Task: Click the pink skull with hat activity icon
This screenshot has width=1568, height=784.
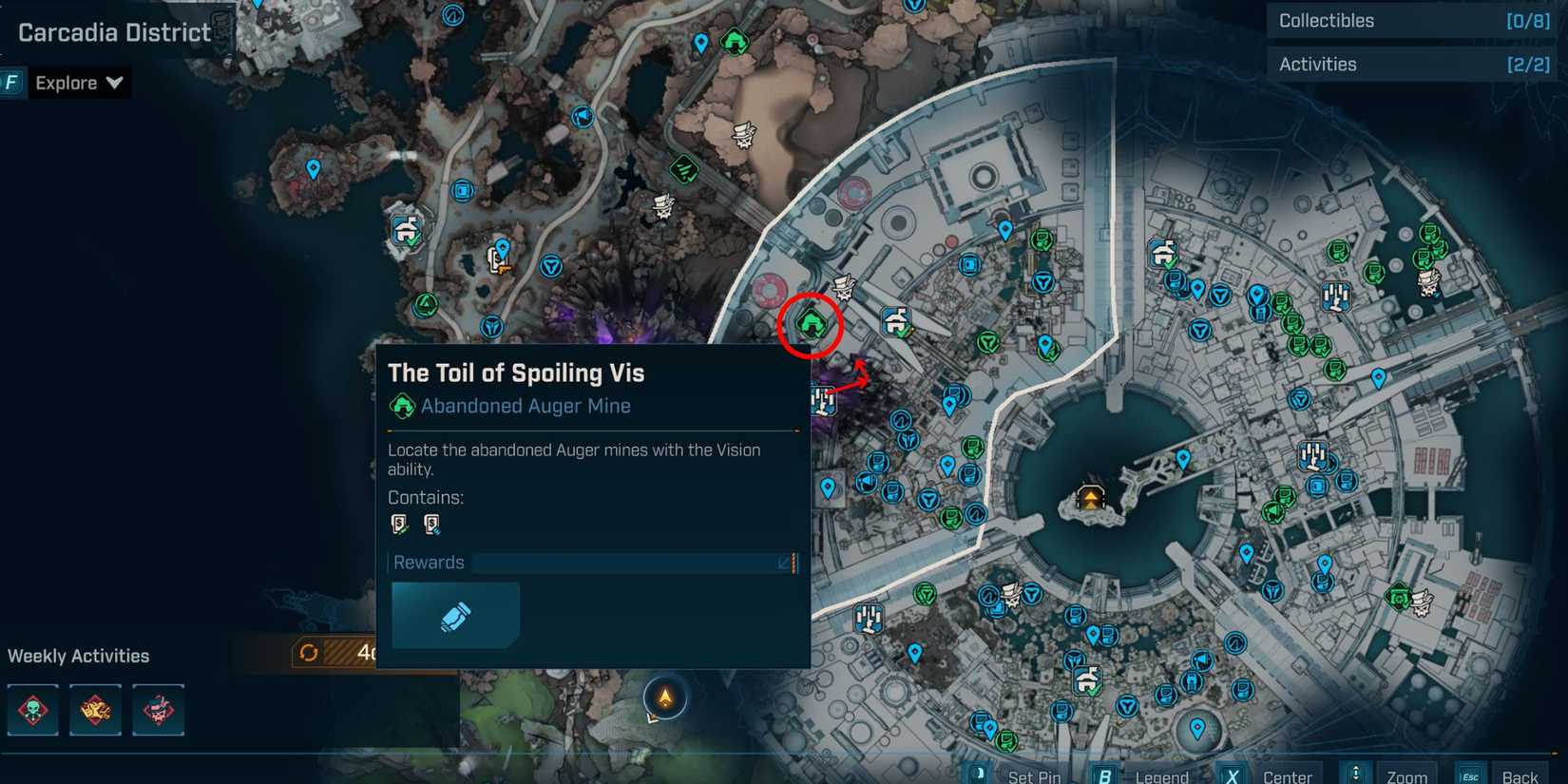Action: pyautogui.click(x=158, y=710)
